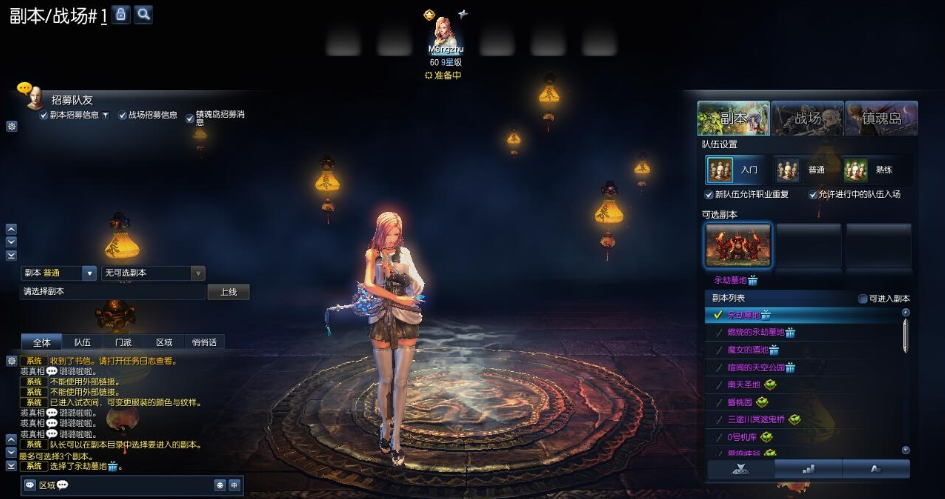Click the magnifier search button beside the lobby title
Screen dimensions: 945x499
click(x=144, y=14)
